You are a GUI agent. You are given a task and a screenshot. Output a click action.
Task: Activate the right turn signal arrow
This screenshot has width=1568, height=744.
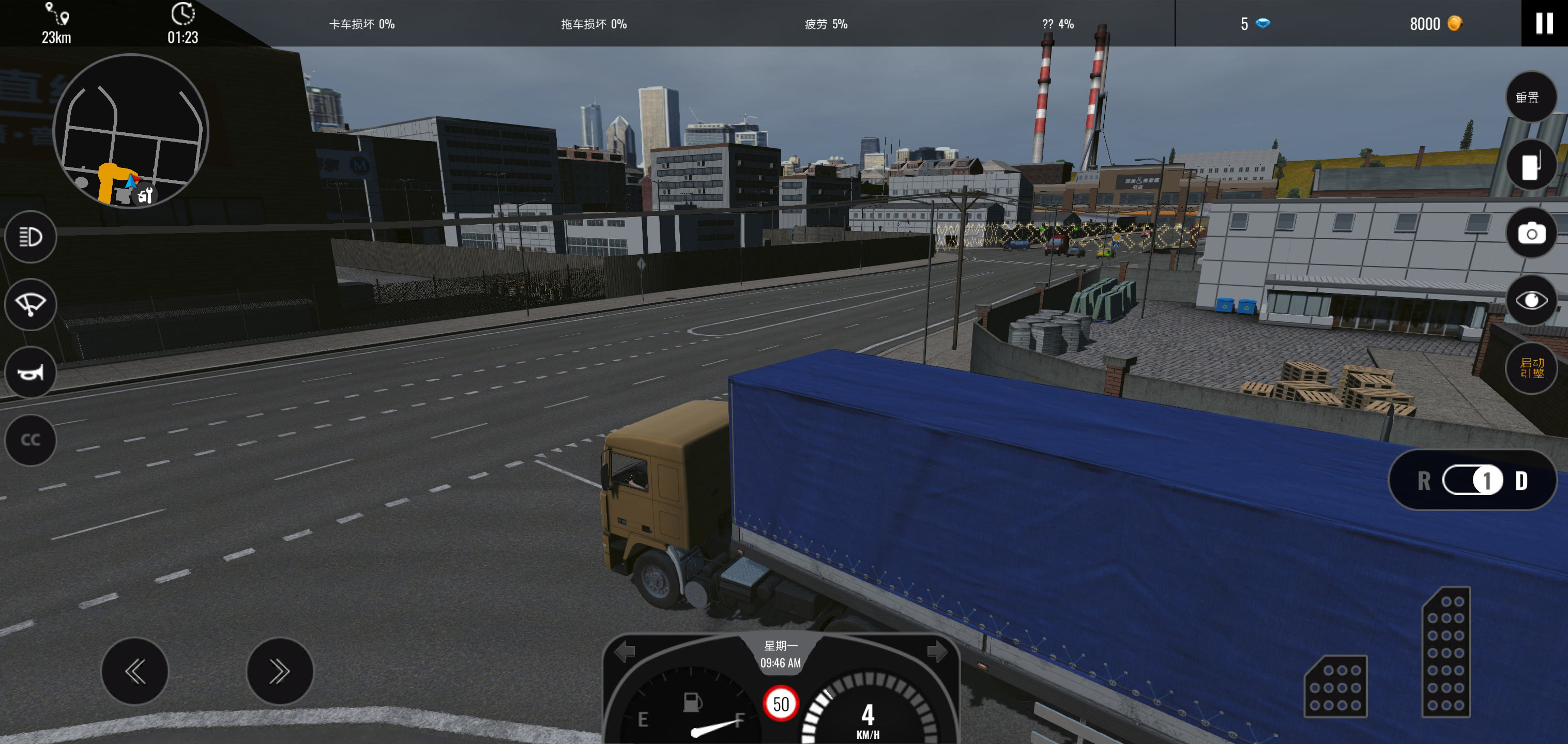937,652
